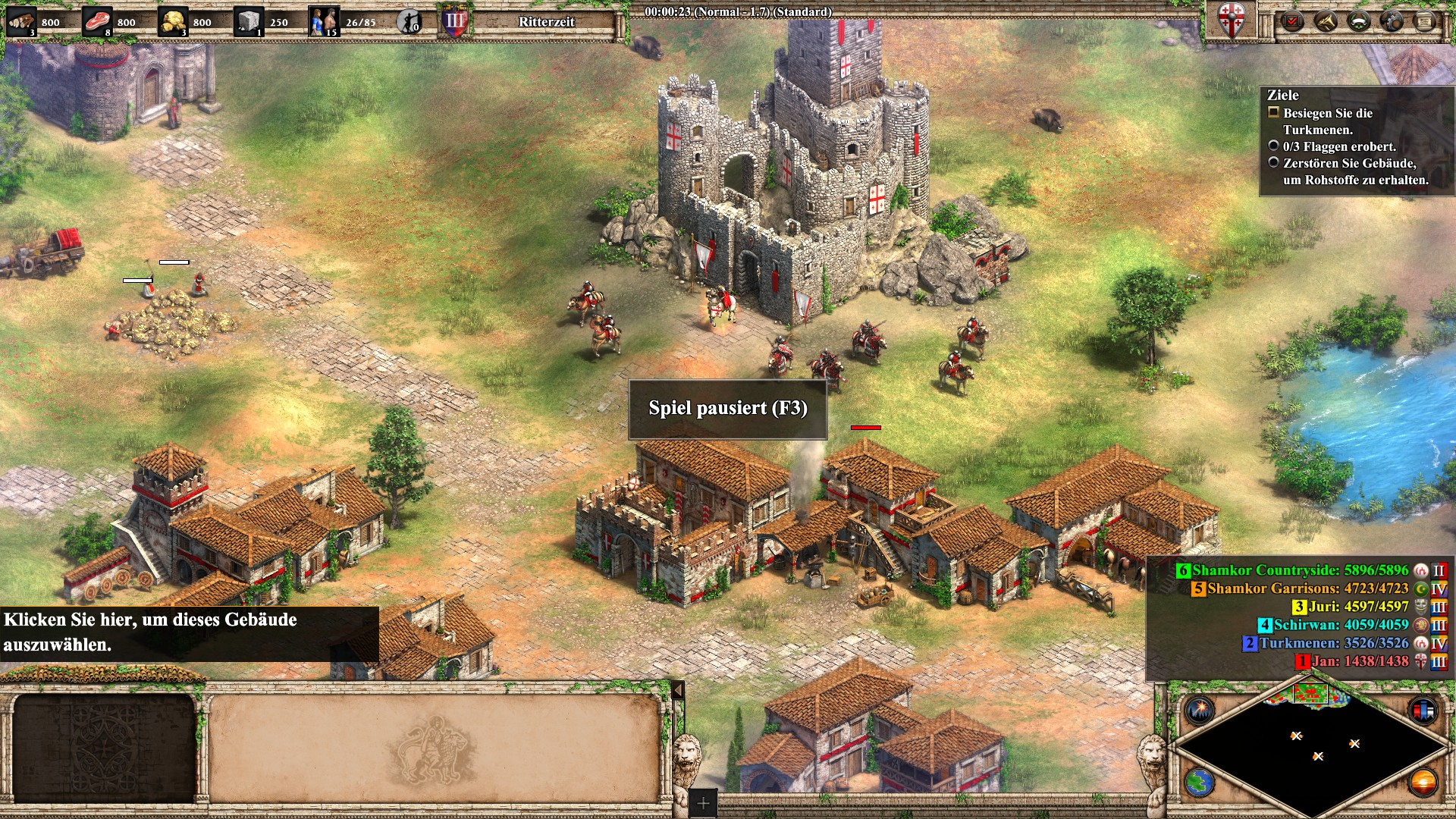The image size is (1456, 819).
Task: Select the idle villager indicator icon
Action: point(409,21)
